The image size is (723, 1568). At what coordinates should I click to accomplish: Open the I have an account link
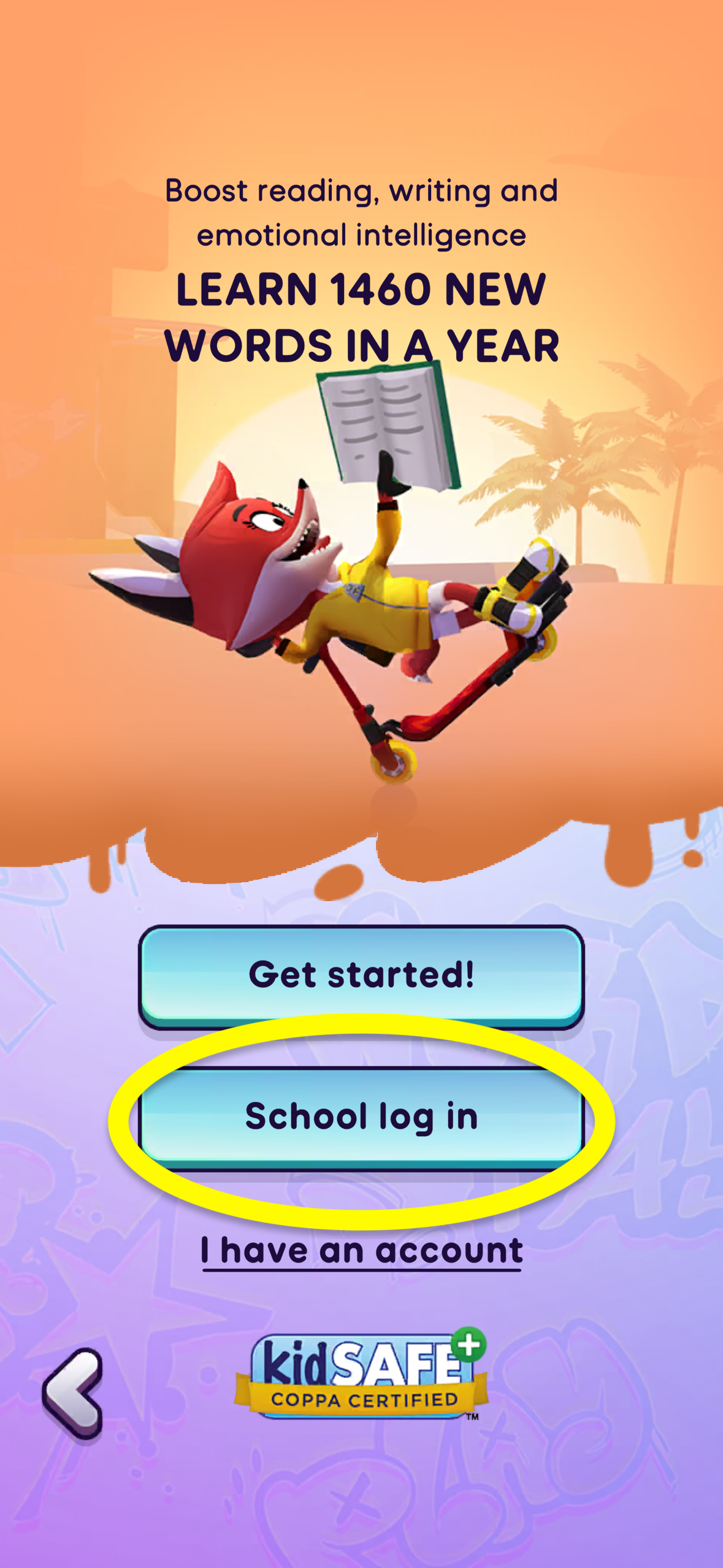(x=362, y=1250)
